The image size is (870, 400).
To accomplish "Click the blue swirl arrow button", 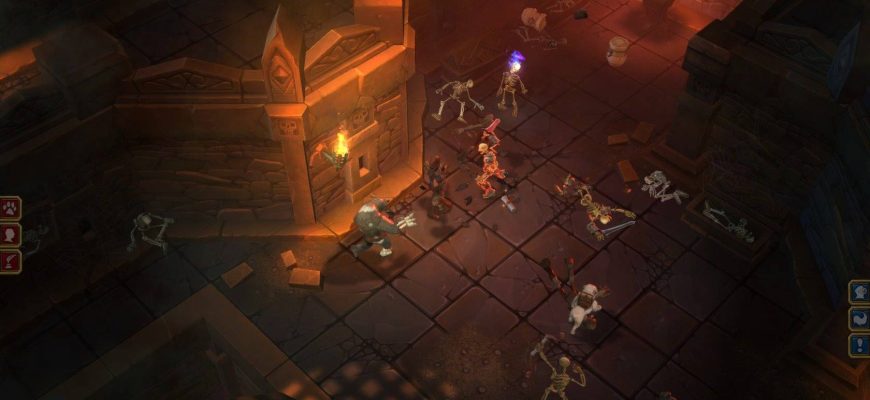I will tap(860, 319).
